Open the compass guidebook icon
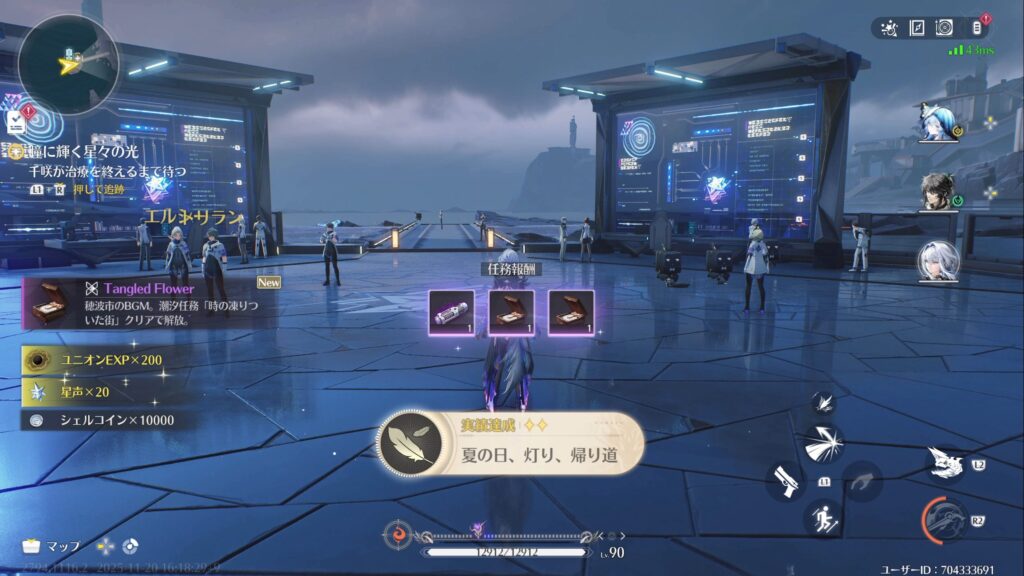The image size is (1024, 576). point(916,28)
